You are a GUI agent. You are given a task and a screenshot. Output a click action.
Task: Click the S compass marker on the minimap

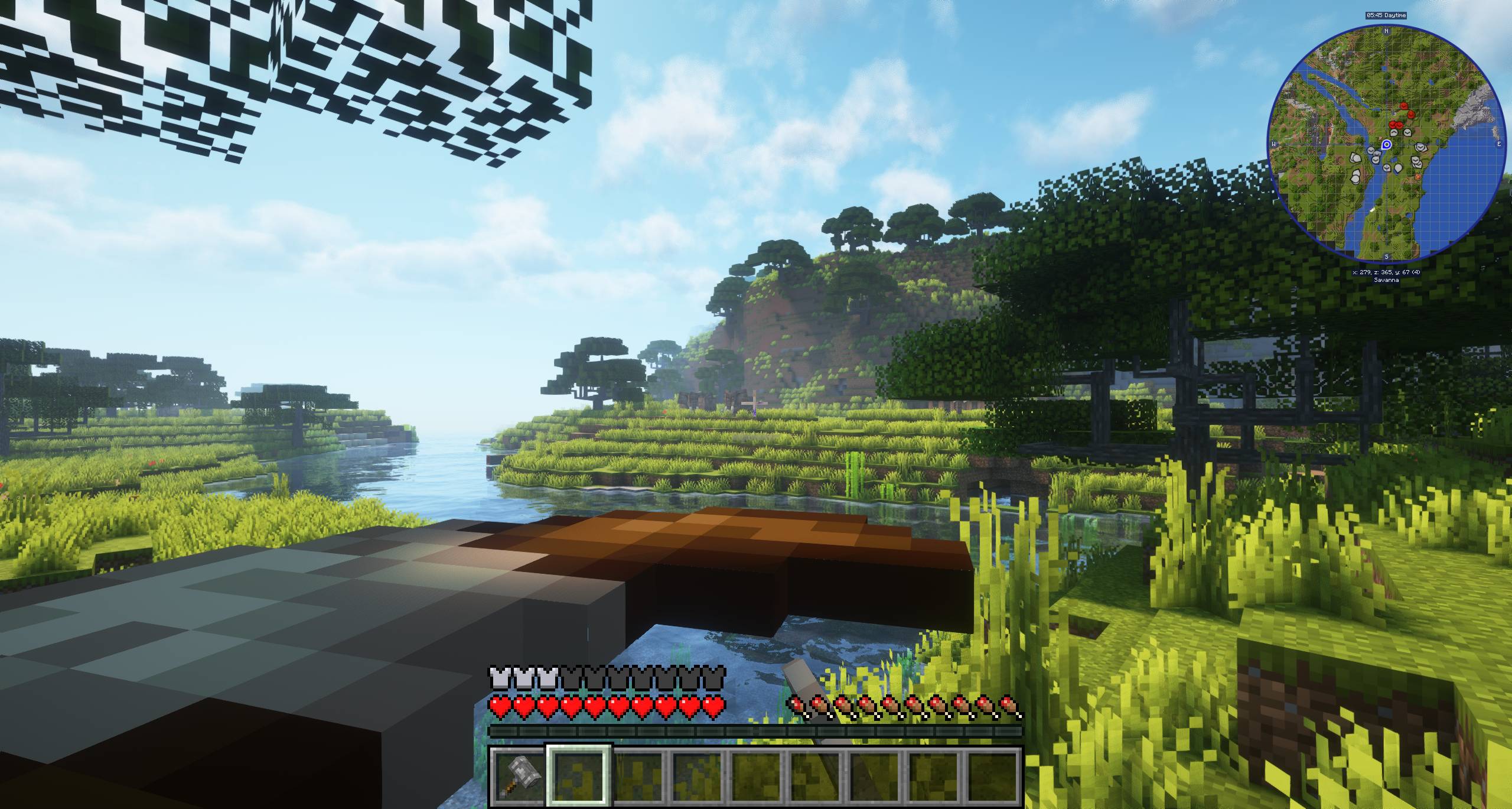coord(1386,257)
